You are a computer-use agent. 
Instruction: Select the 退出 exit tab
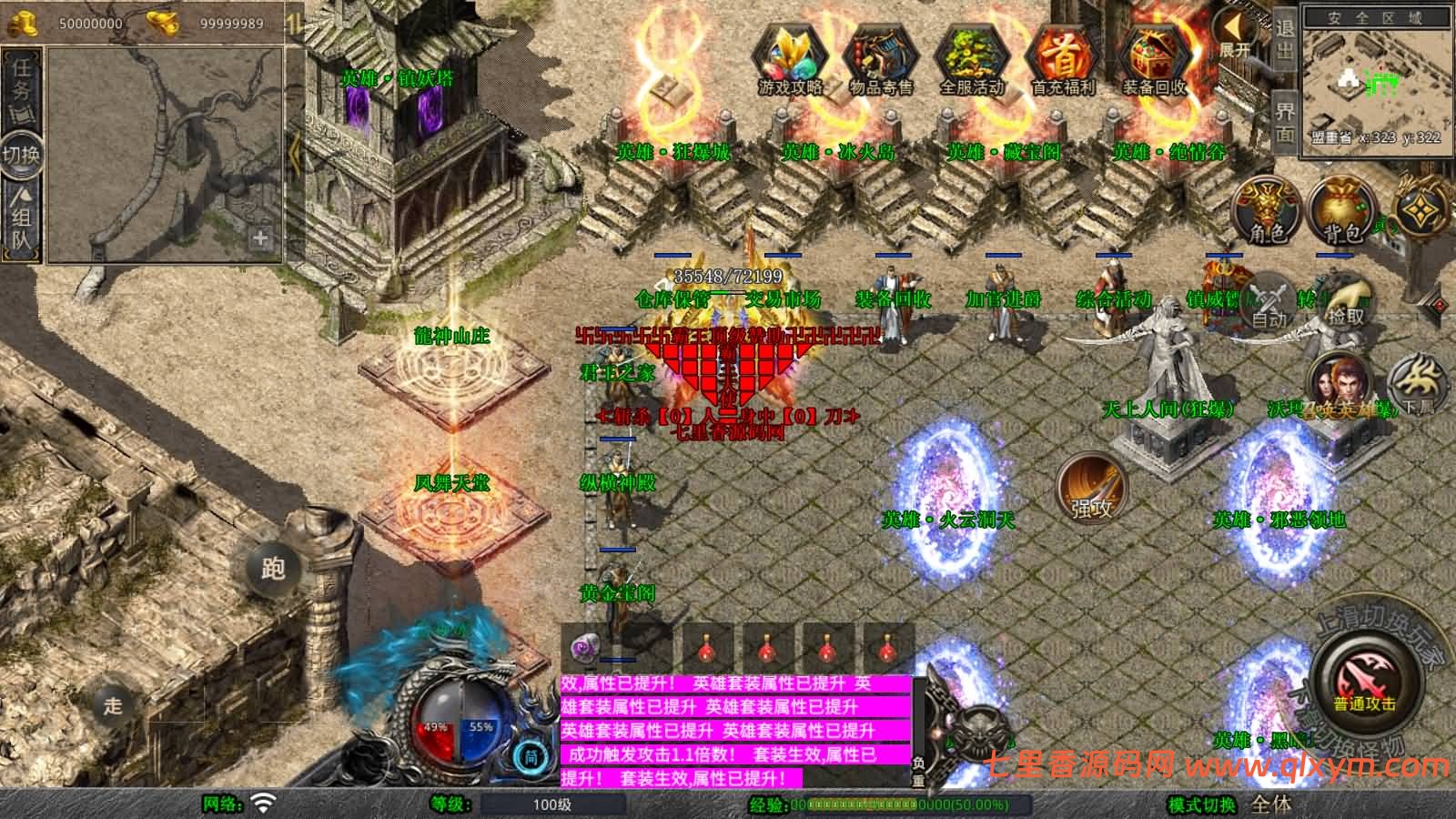(1284, 39)
